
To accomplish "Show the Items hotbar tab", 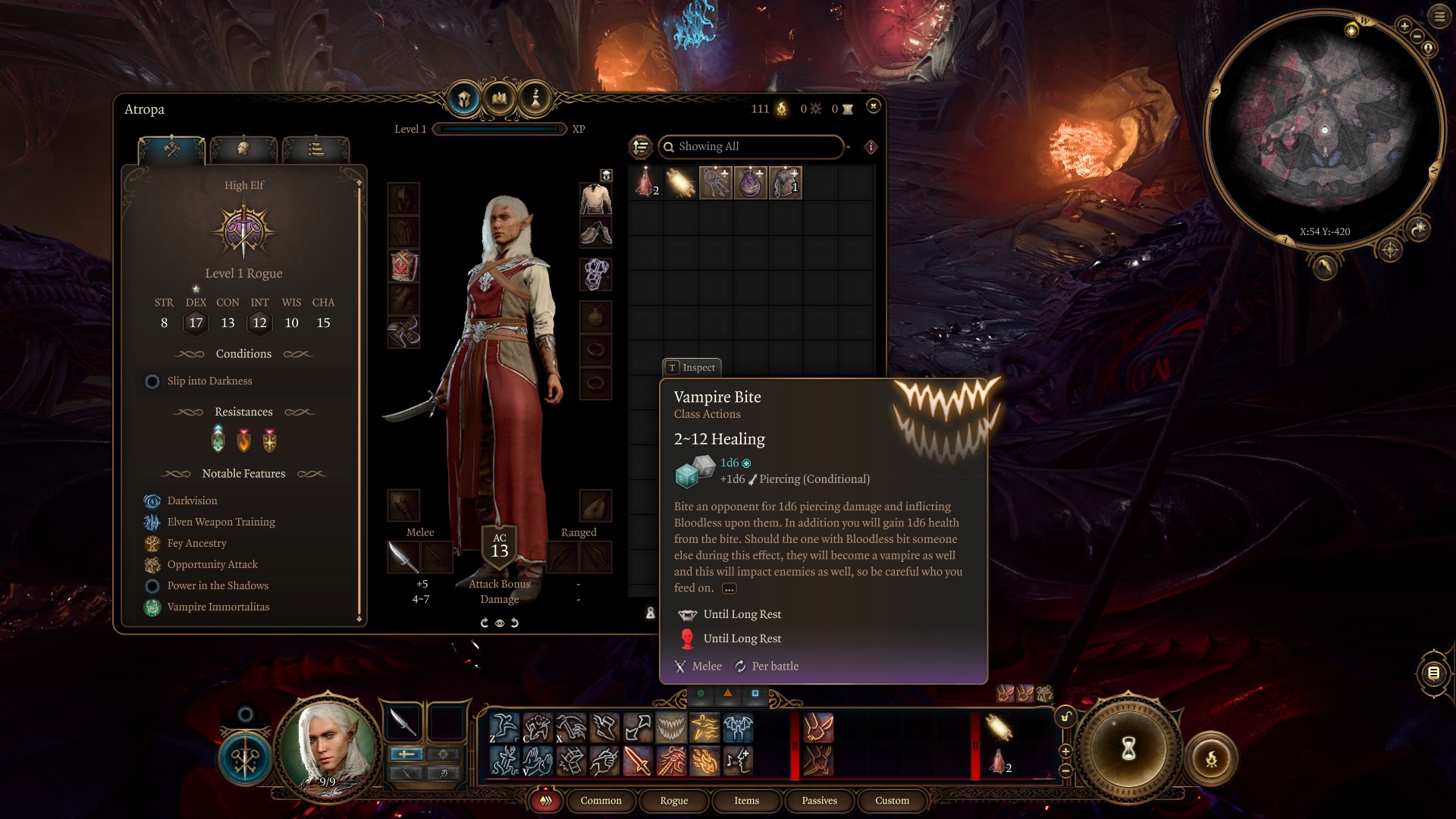I will click(x=746, y=800).
